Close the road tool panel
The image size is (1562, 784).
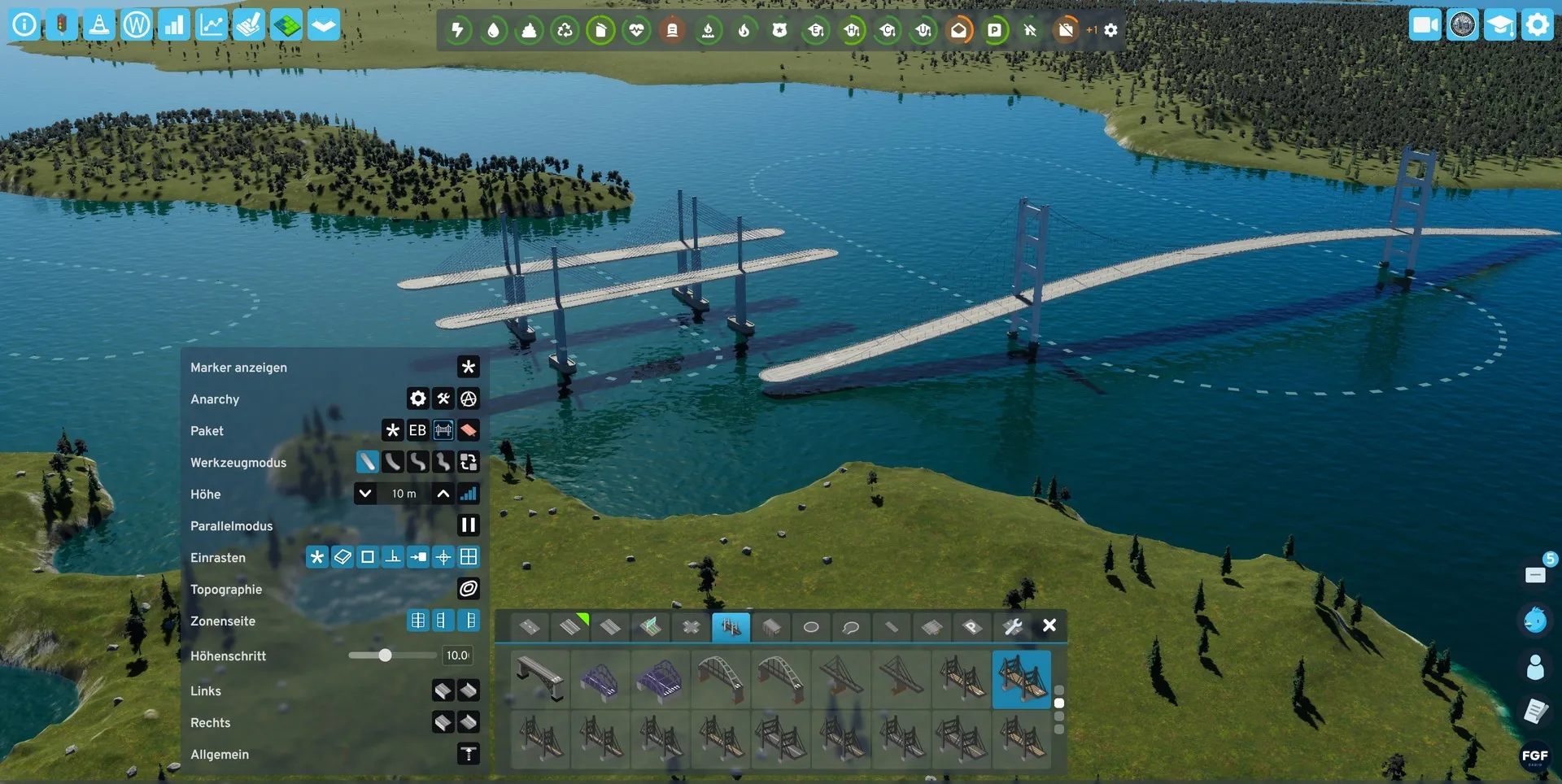(x=1049, y=625)
